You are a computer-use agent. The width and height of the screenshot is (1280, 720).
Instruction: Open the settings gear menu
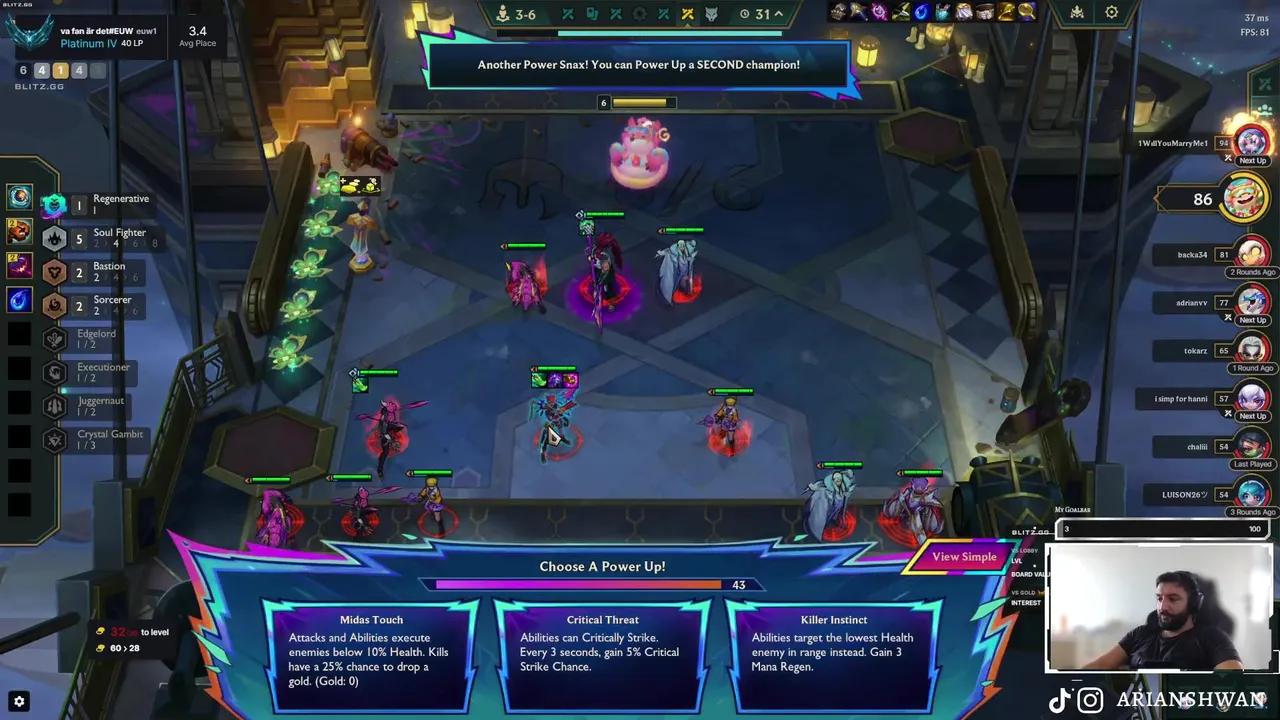coord(1112,13)
